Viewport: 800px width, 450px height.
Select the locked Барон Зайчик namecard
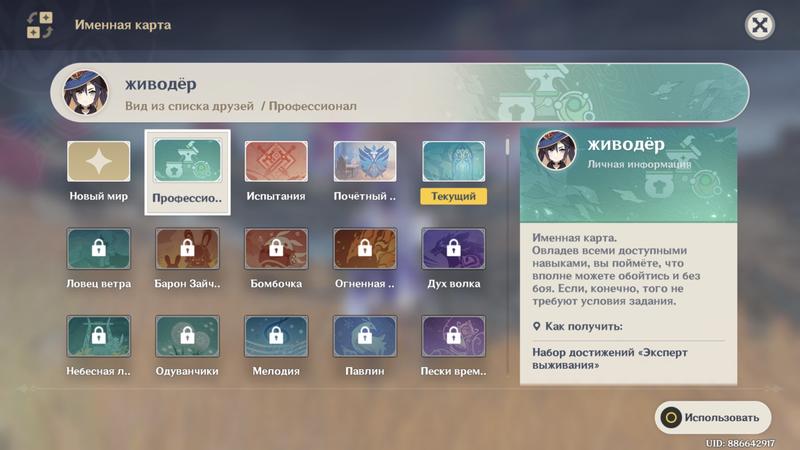point(187,249)
